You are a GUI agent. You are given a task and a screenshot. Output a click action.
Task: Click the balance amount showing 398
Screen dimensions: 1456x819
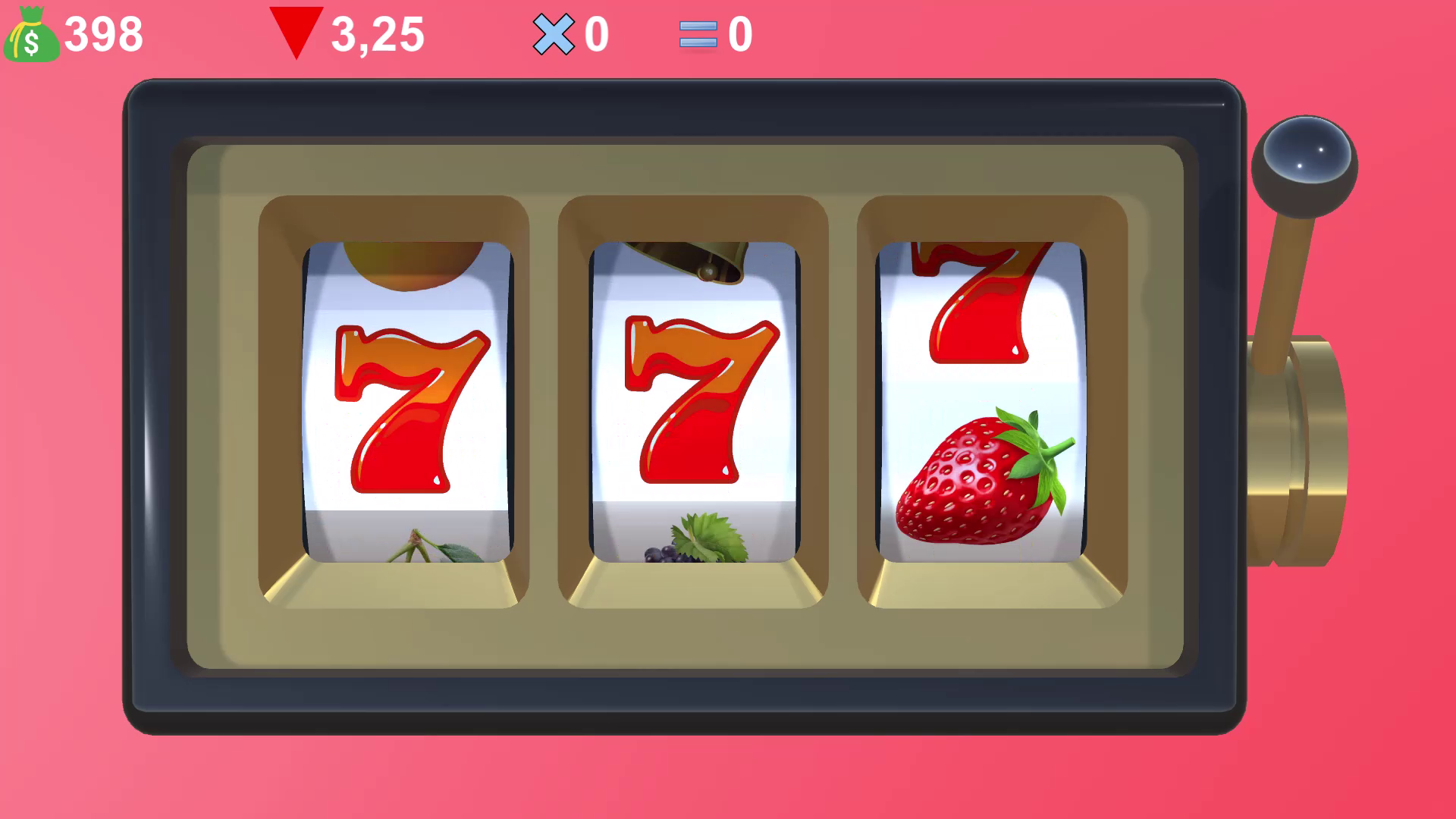[102, 33]
